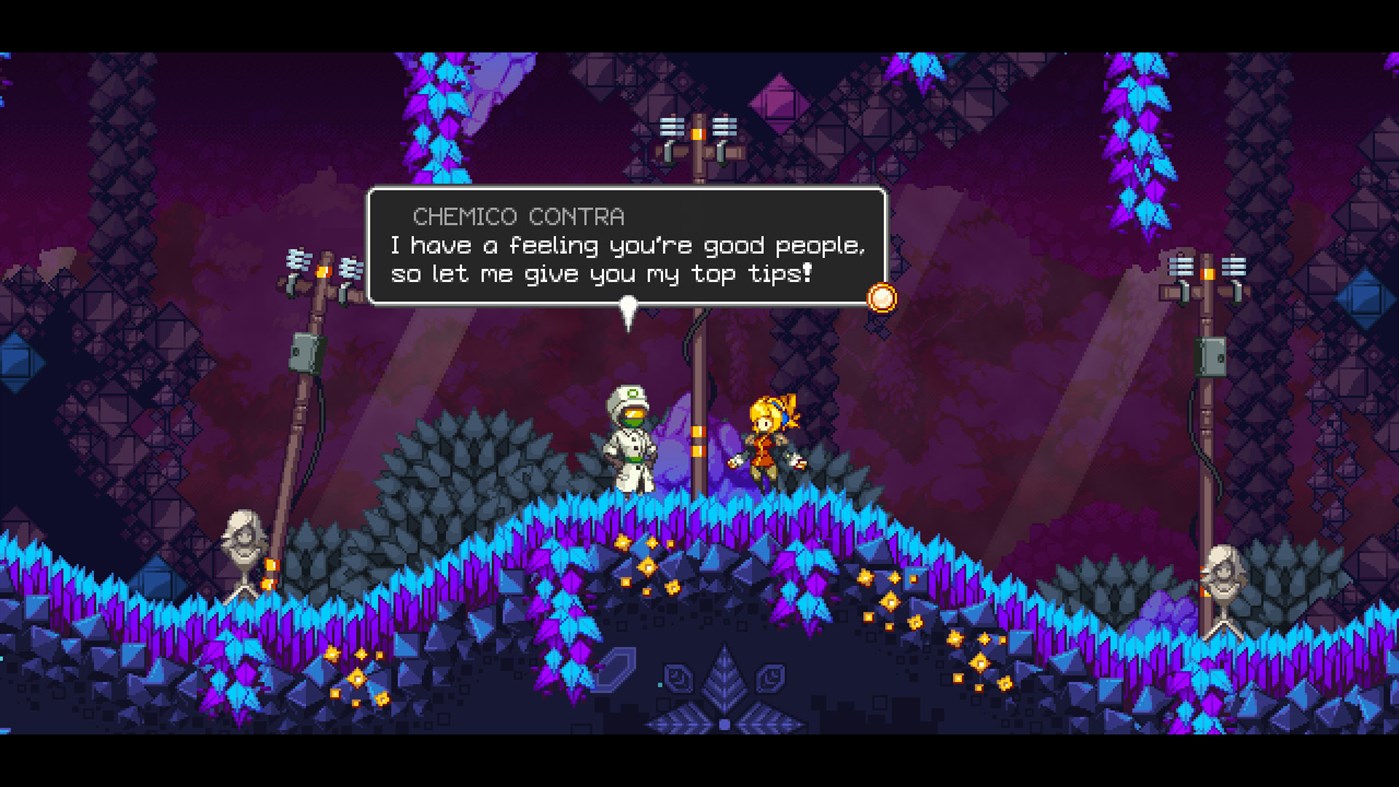Image resolution: width=1399 pixels, height=787 pixels.
Task: Click the speaker name CHEMICO CONTRA
Action: (x=519, y=216)
